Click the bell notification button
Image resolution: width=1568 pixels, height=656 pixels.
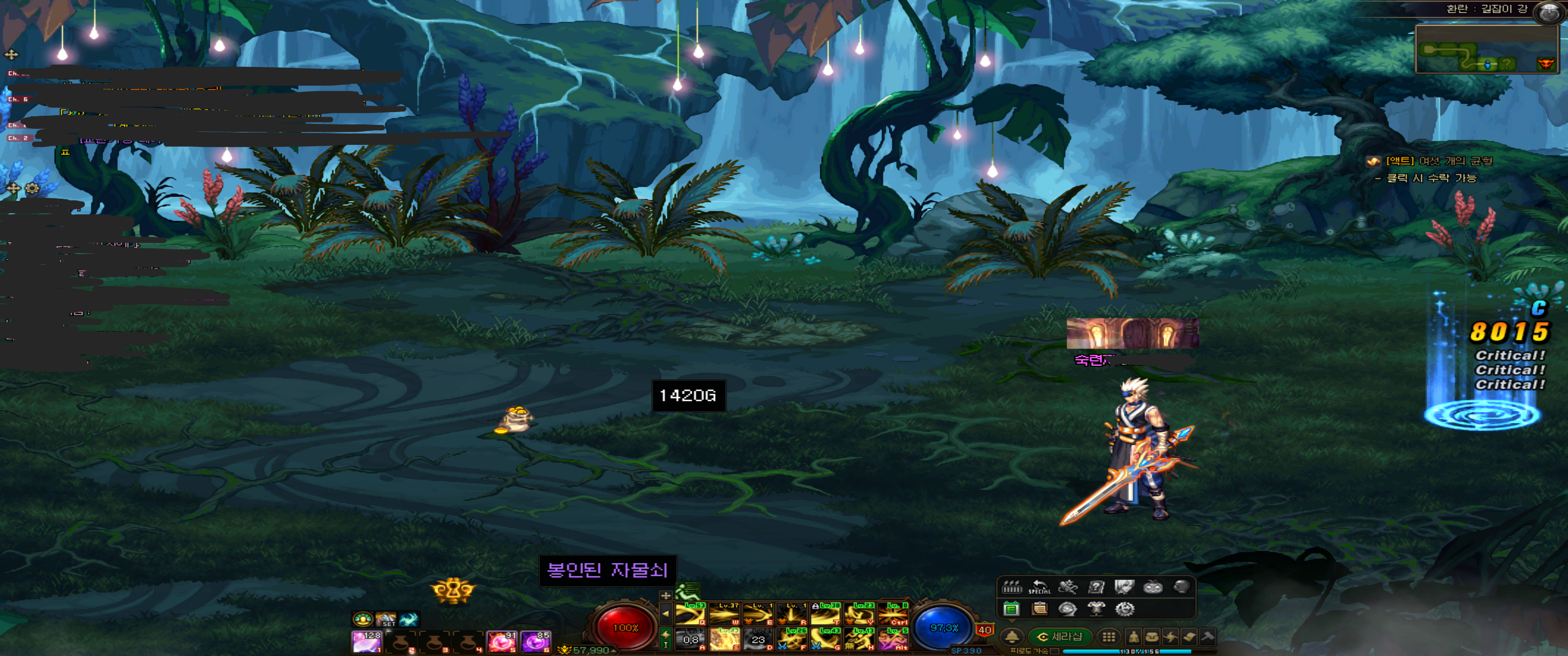(x=1012, y=637)
